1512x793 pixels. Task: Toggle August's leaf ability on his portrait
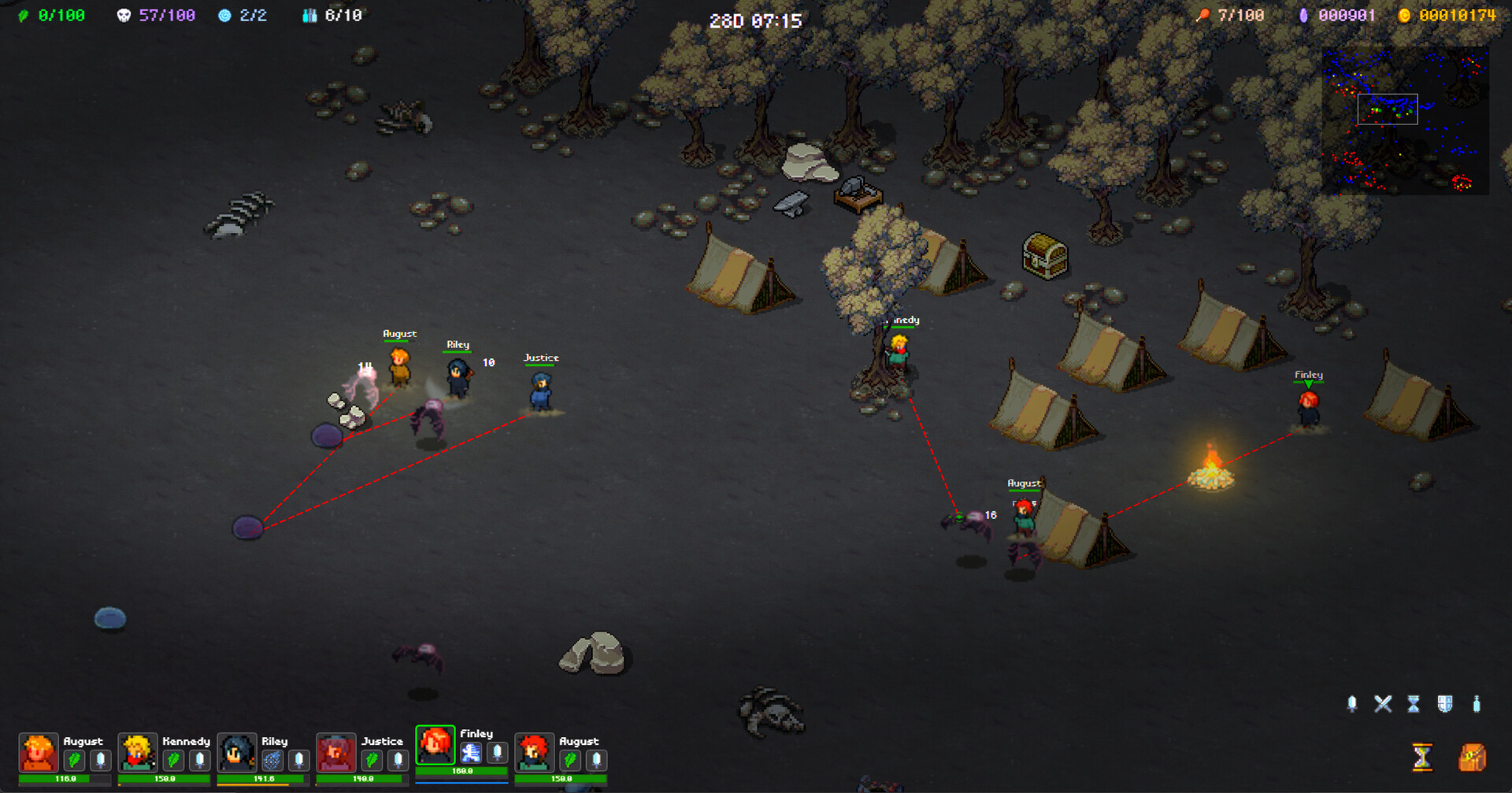coord(74,759)
